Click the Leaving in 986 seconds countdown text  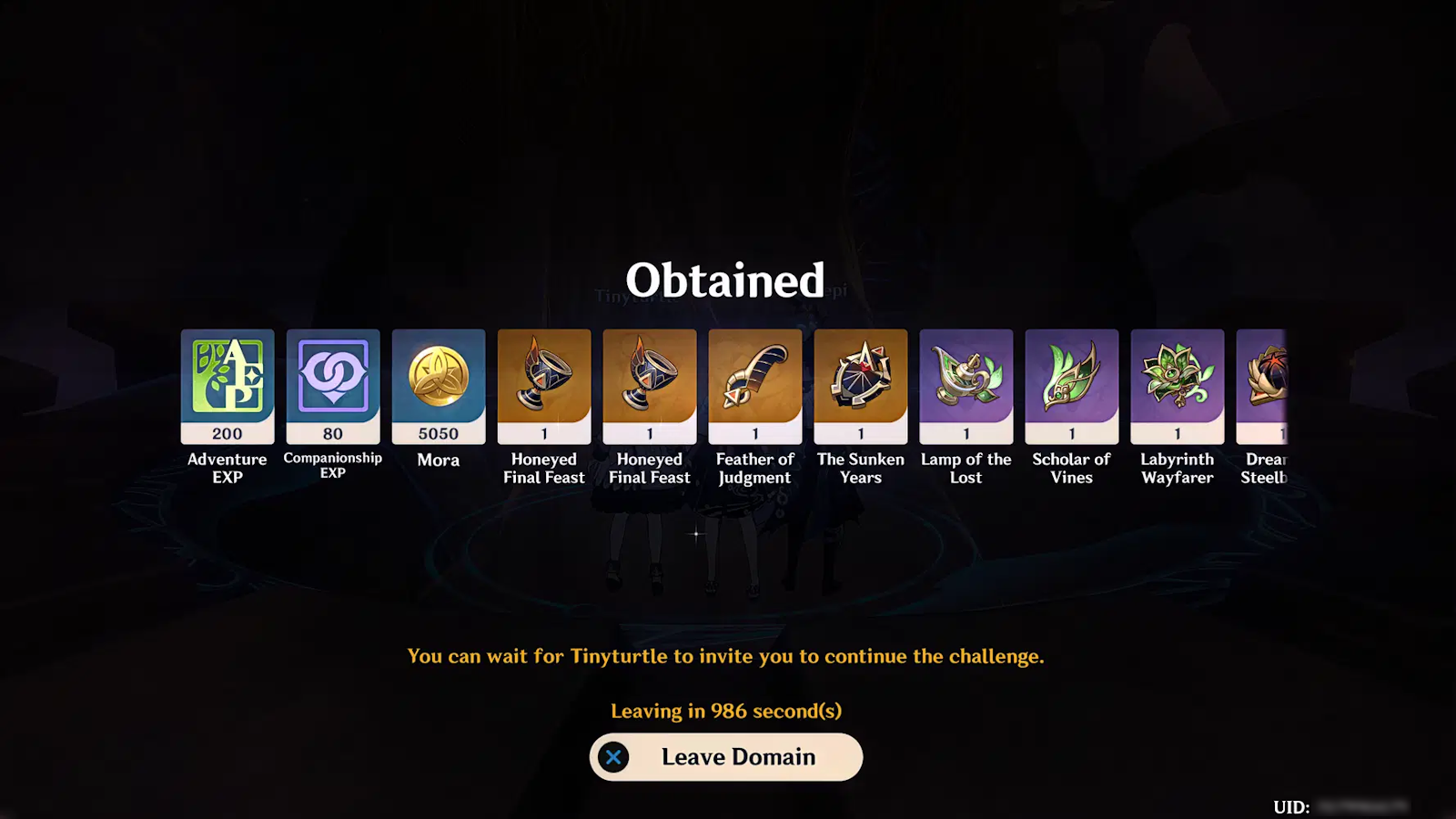[725, 711]
